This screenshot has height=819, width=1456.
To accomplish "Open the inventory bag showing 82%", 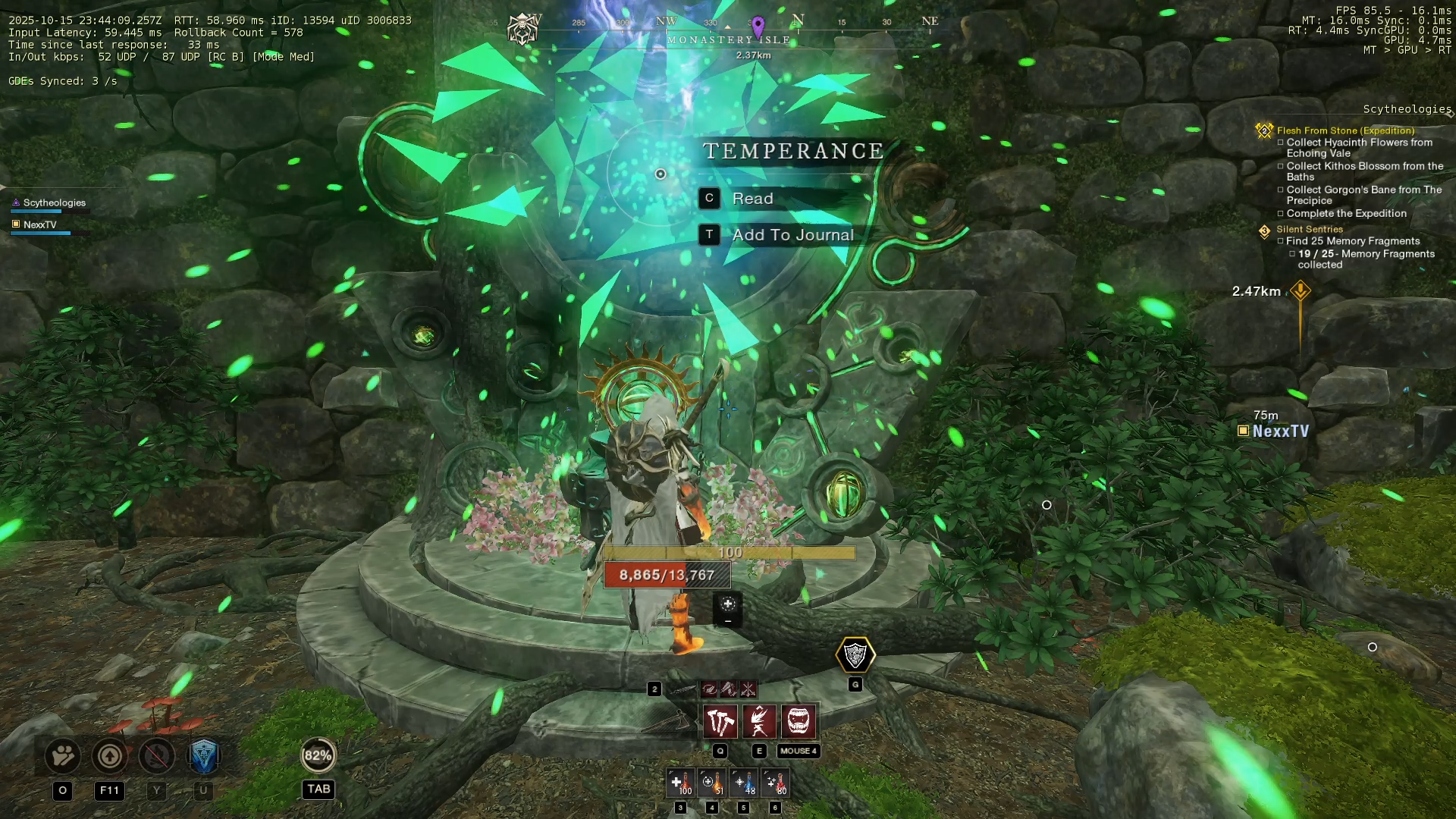I will pos(318,755).
